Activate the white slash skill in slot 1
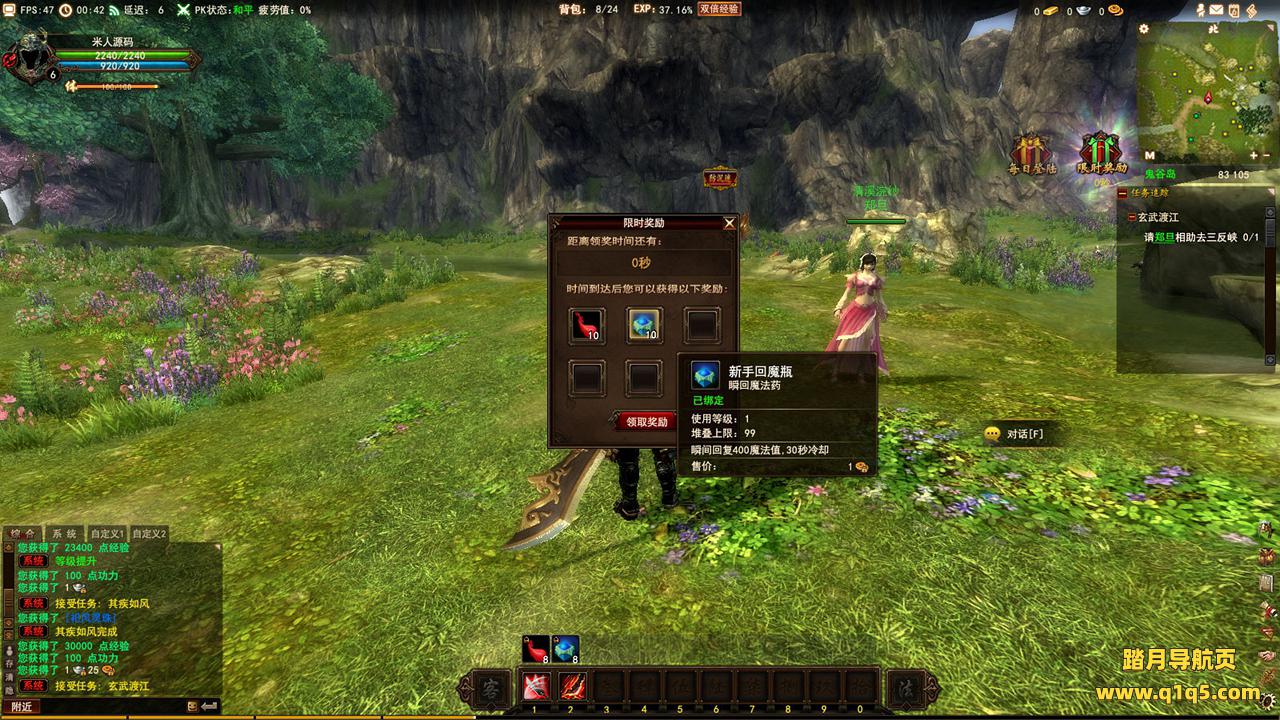Screen dimensions: 1280x720 click(535, 688)
